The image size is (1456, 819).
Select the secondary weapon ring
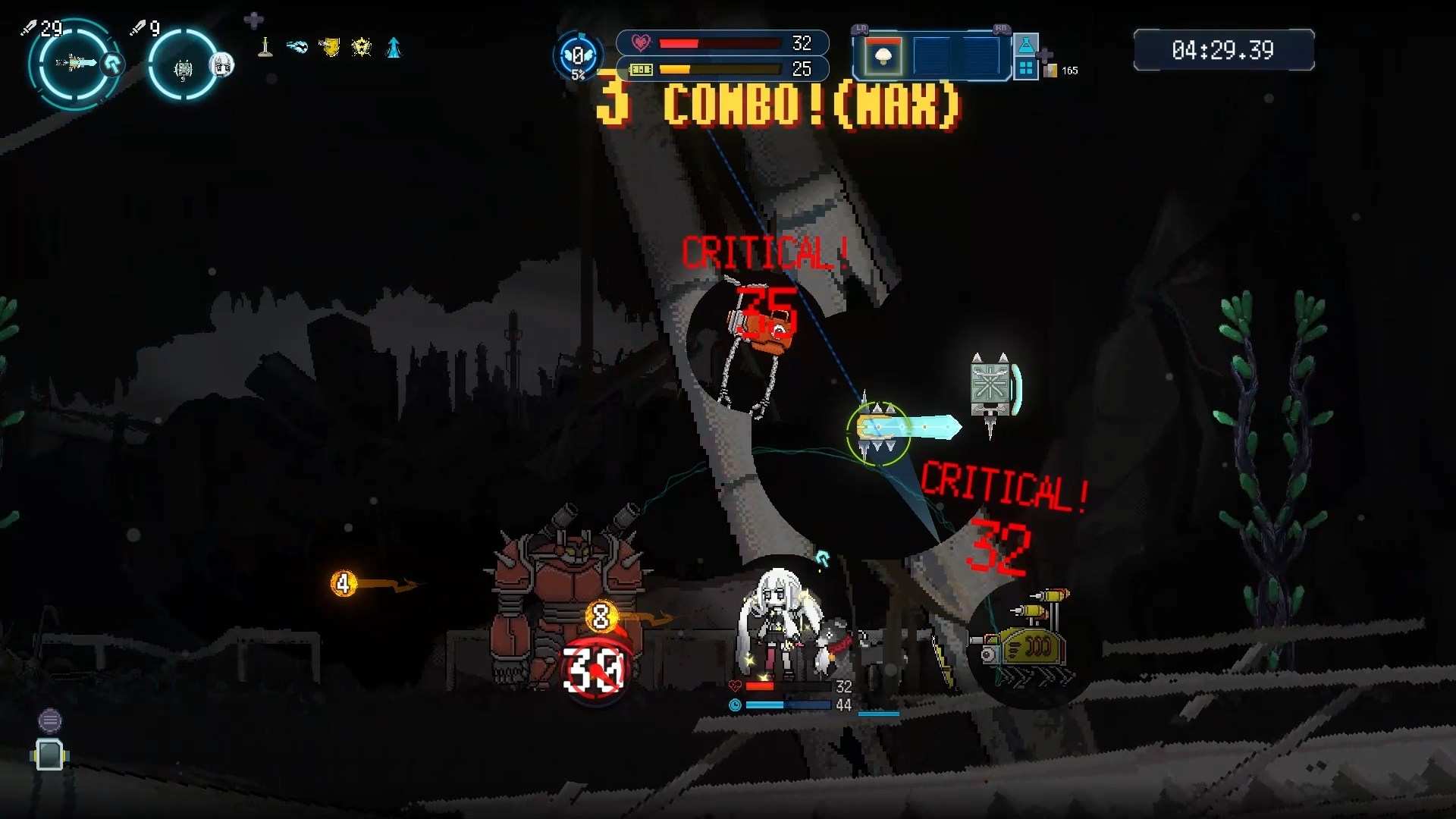pyautogui.click(x=184, y=67)
